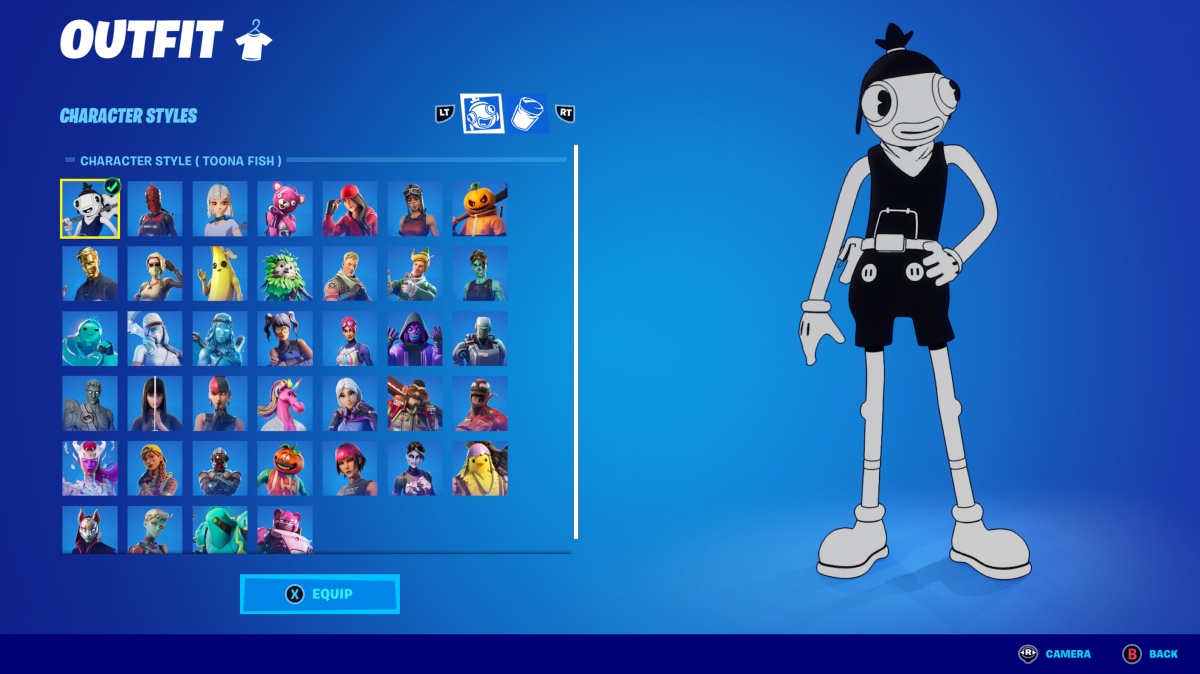Choose the Venom-like red and black style

[x=480, y=404]
